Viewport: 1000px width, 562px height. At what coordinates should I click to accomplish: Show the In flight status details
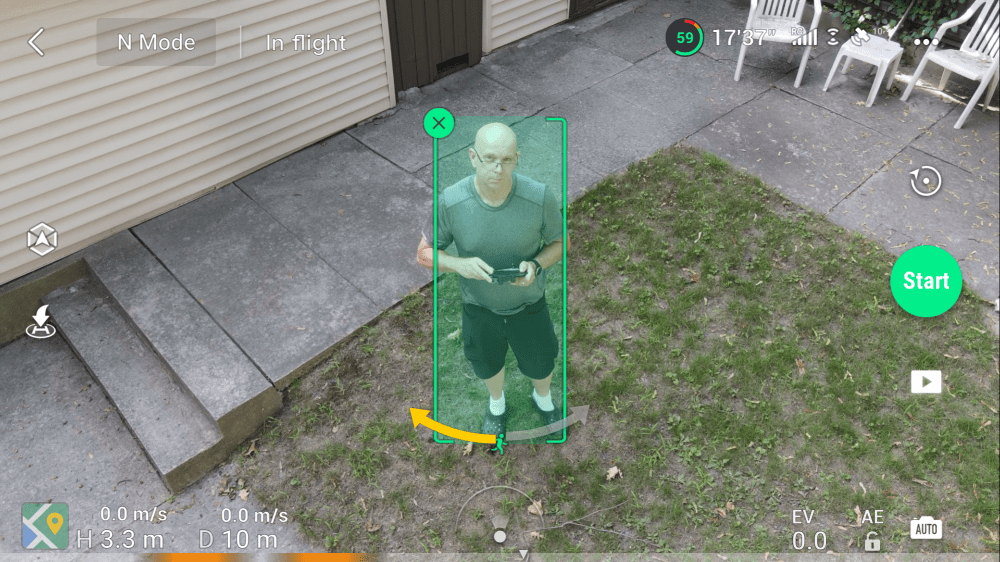tap(305, 43)
